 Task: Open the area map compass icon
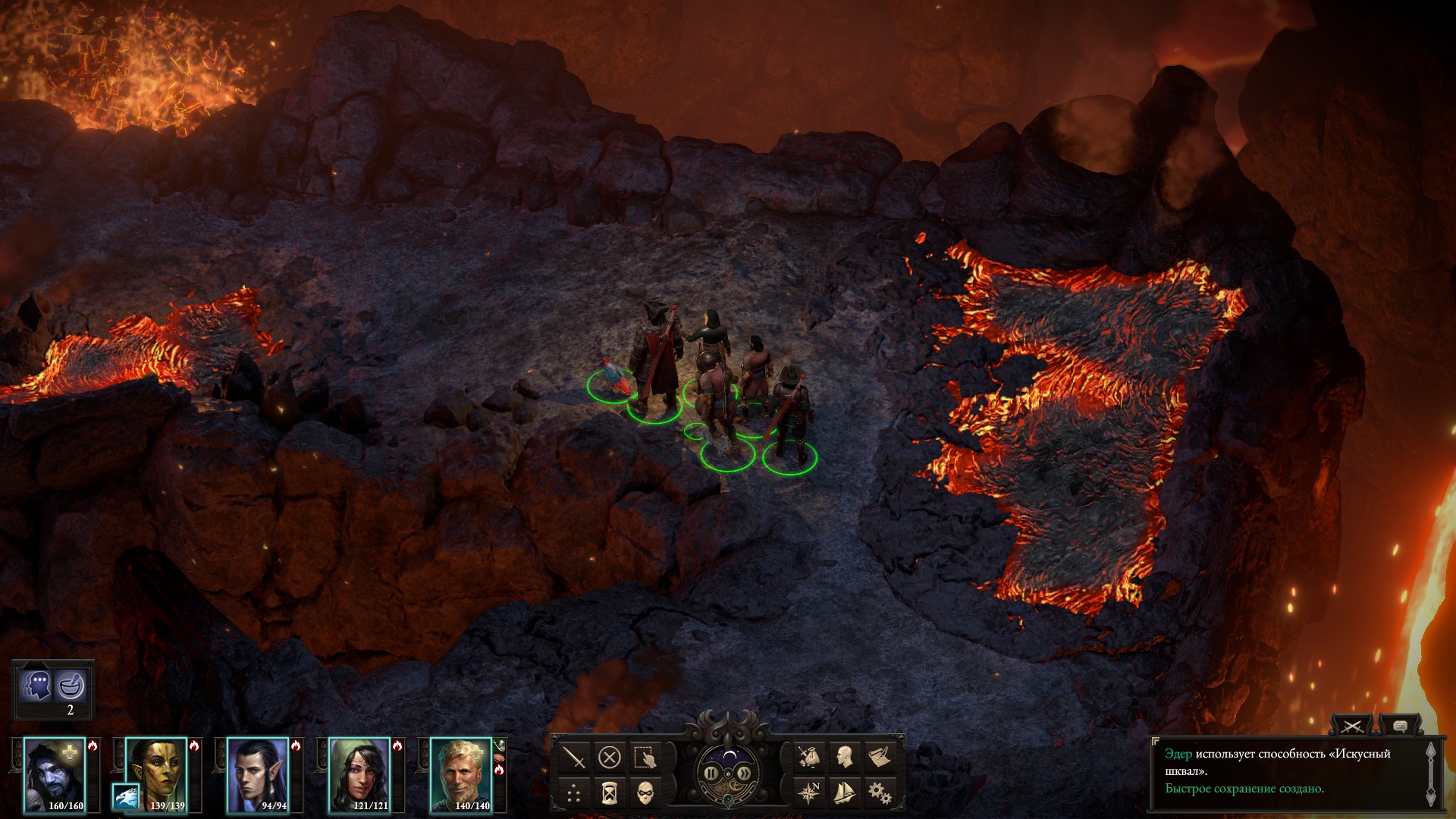(x=809, y=793)
